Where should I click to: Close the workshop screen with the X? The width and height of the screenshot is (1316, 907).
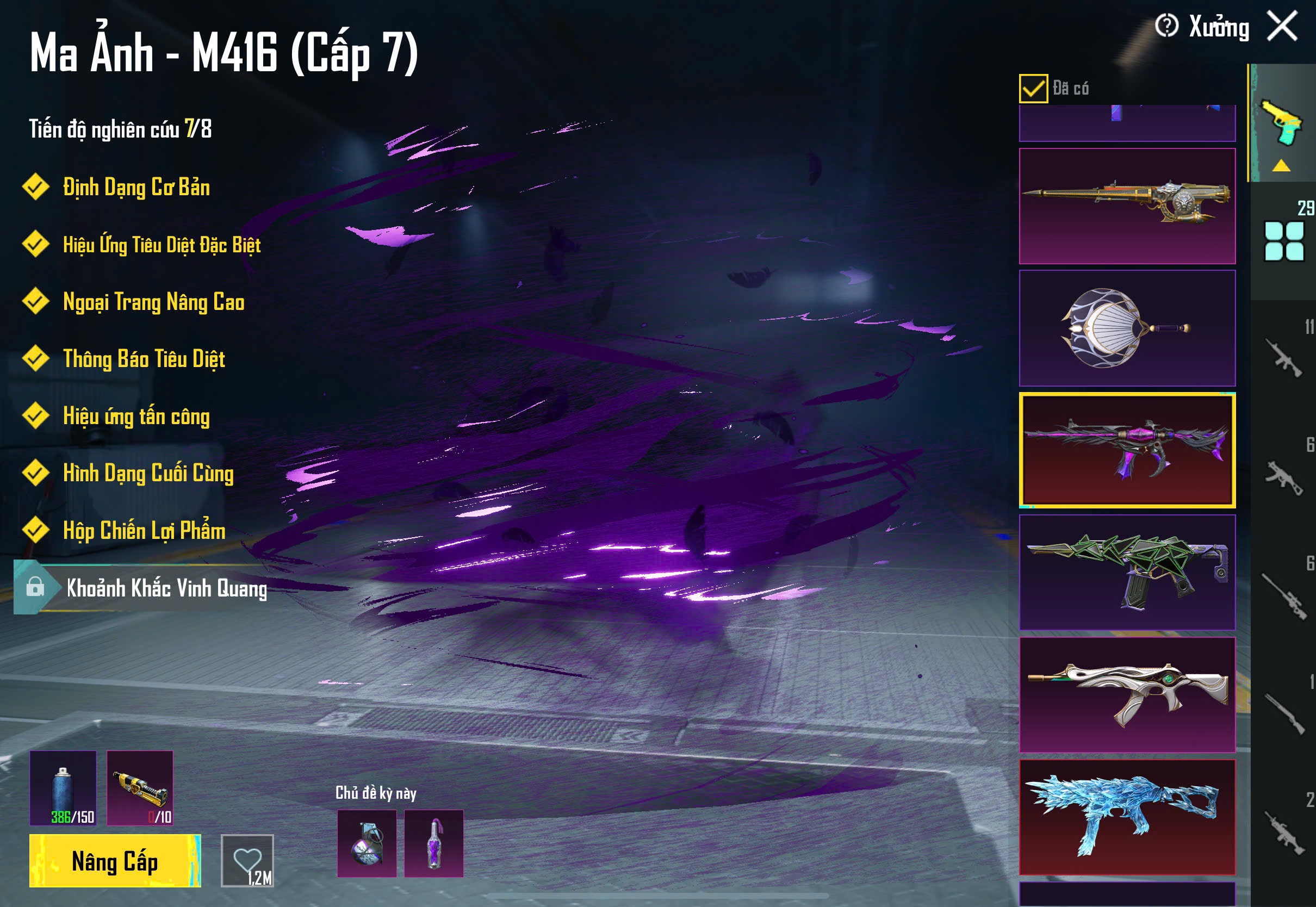[x=1282, y=27]
